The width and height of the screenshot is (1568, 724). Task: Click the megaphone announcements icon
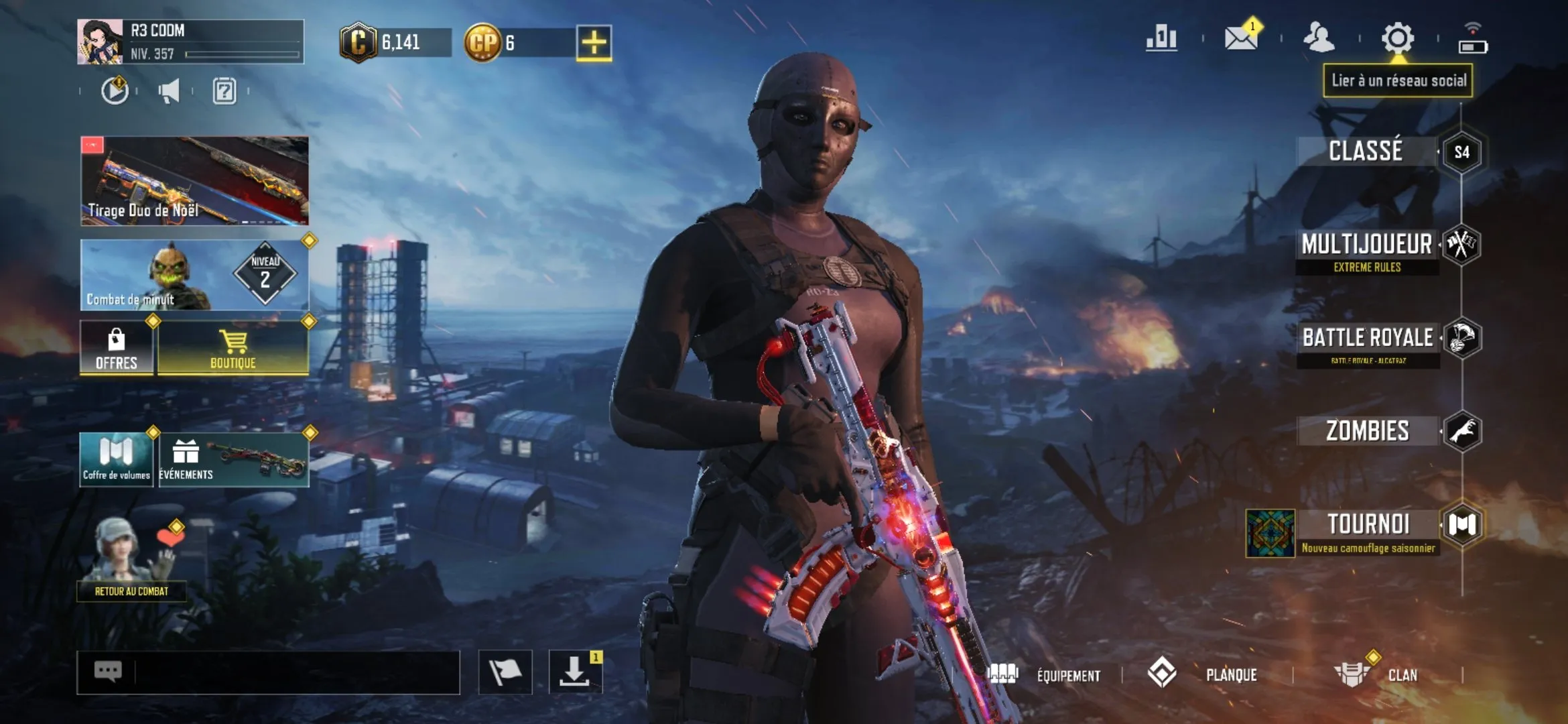(x=170, y=93)
